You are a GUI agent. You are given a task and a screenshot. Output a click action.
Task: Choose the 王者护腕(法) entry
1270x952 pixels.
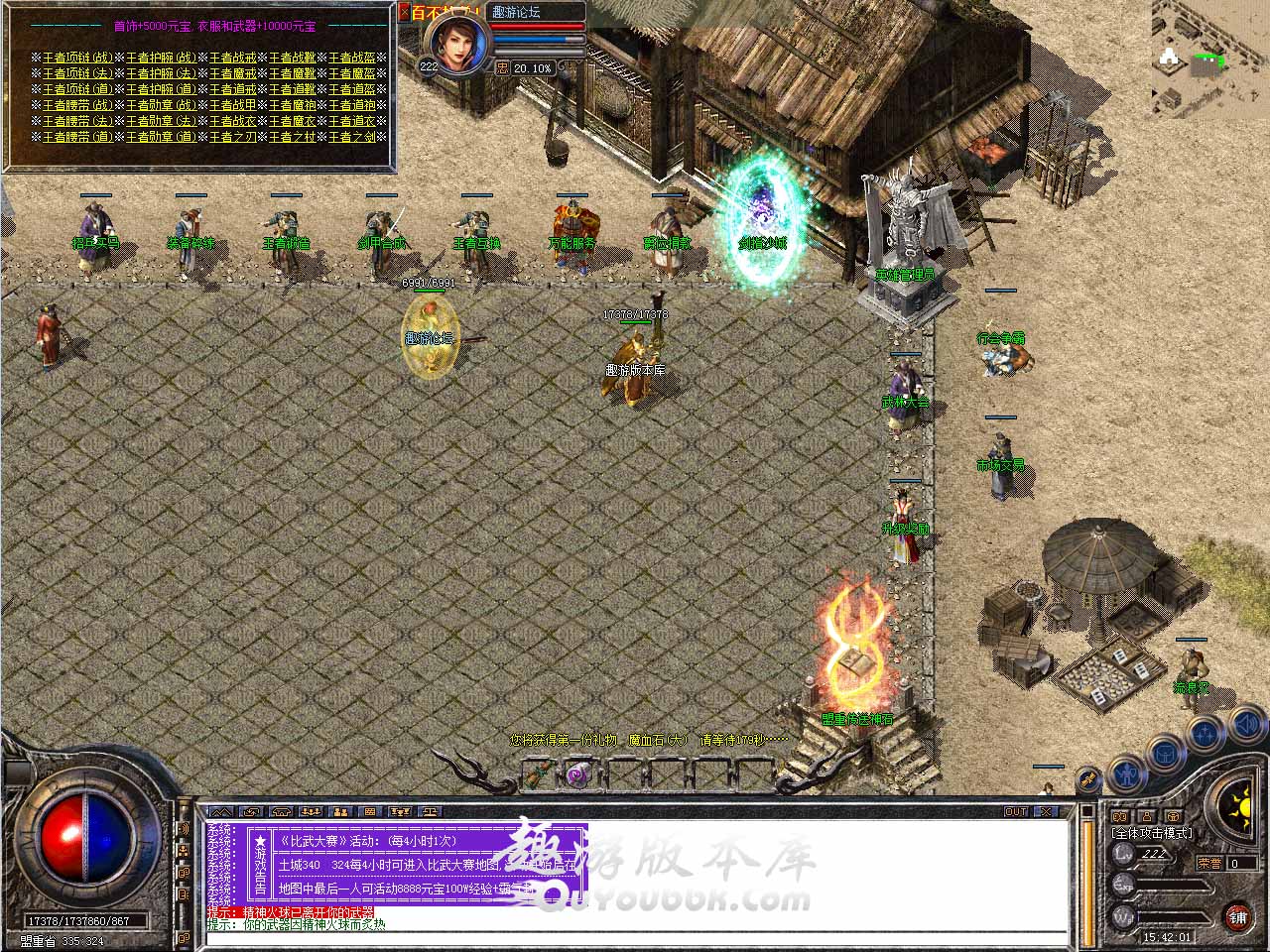point(161,73)
